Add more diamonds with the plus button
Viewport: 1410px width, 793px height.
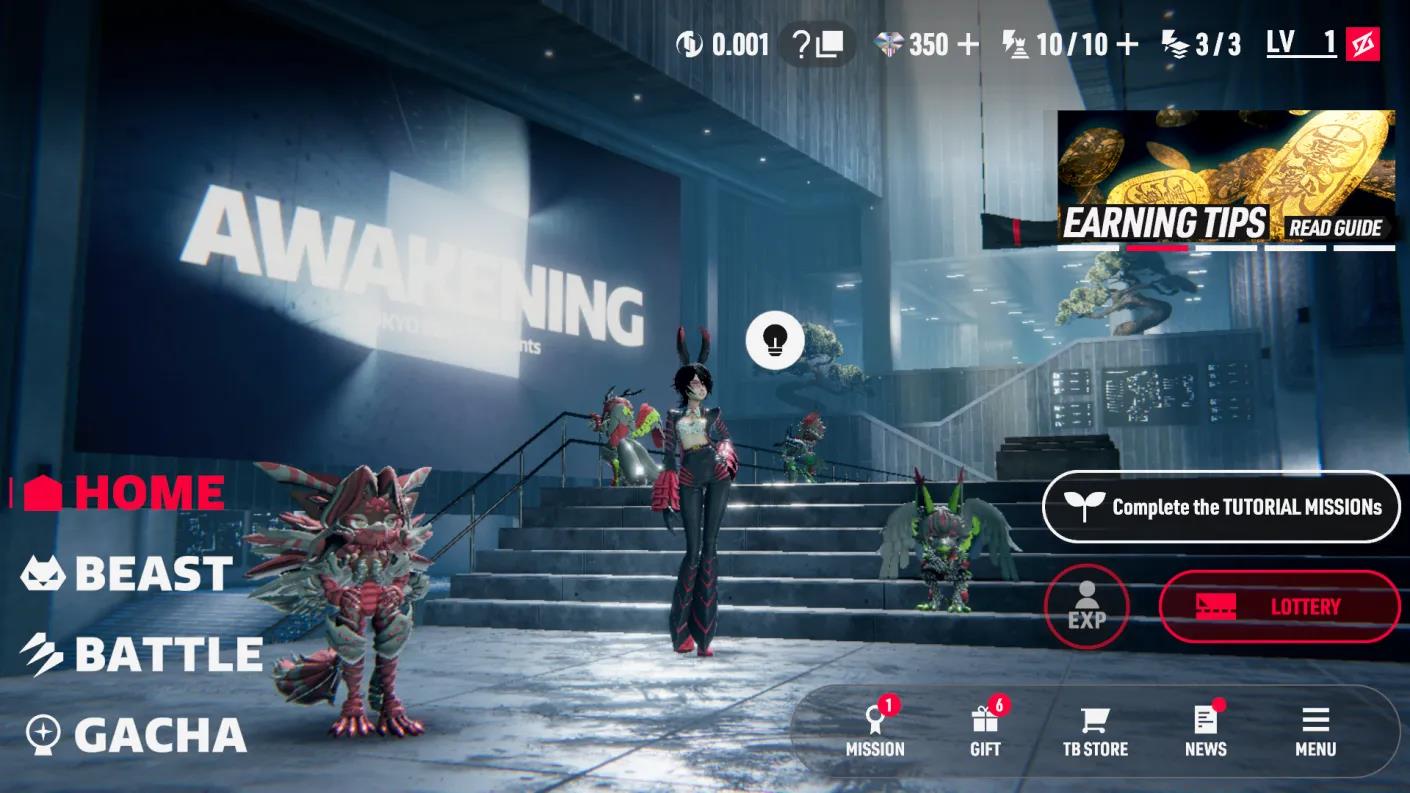pos(967,44)
